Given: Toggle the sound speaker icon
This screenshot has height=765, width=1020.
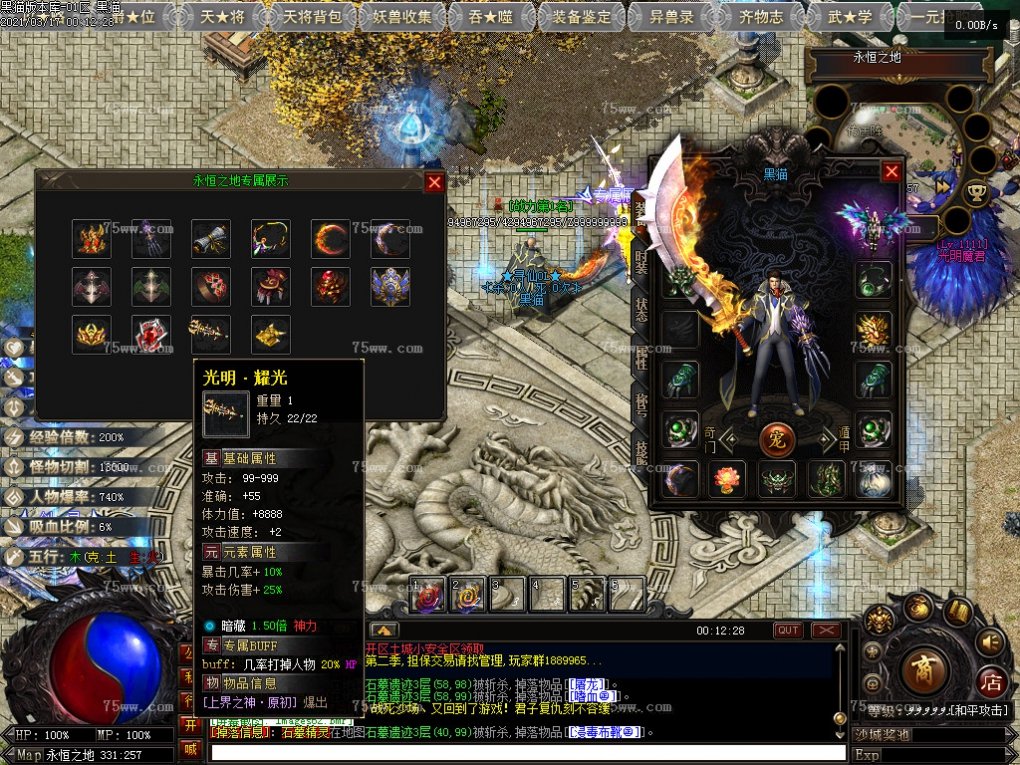Looking at the screenshot, I should tap(990, 641).
